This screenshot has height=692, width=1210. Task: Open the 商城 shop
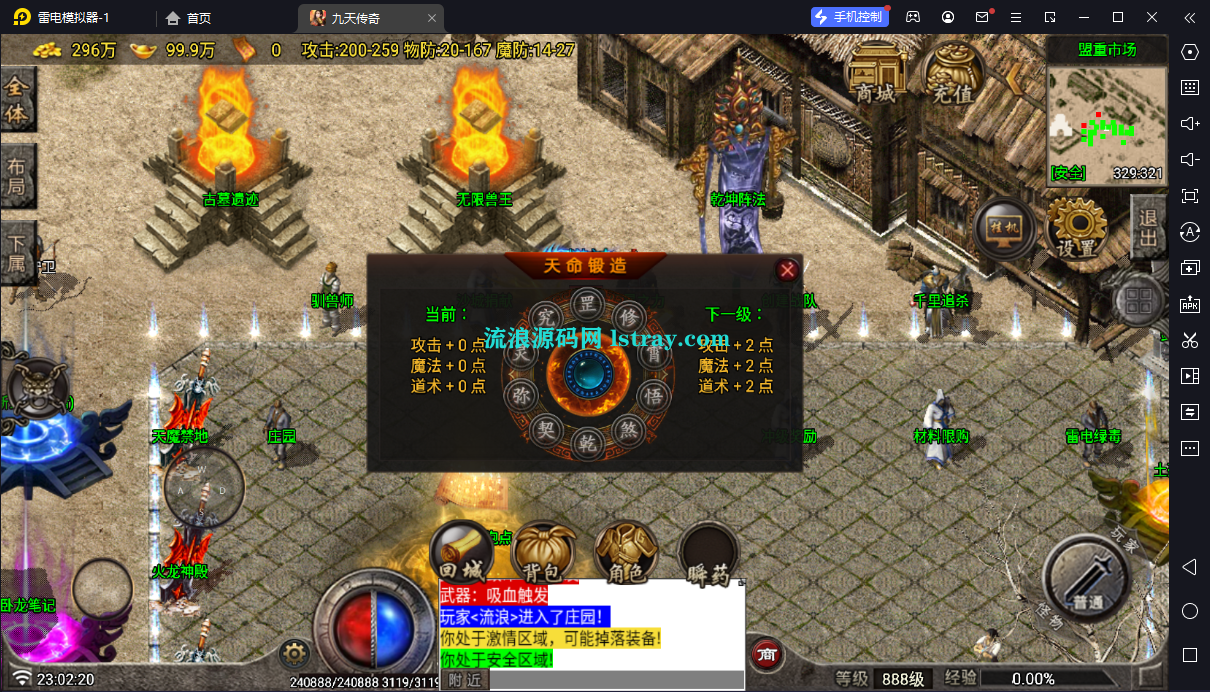click(x=875, y=73)
